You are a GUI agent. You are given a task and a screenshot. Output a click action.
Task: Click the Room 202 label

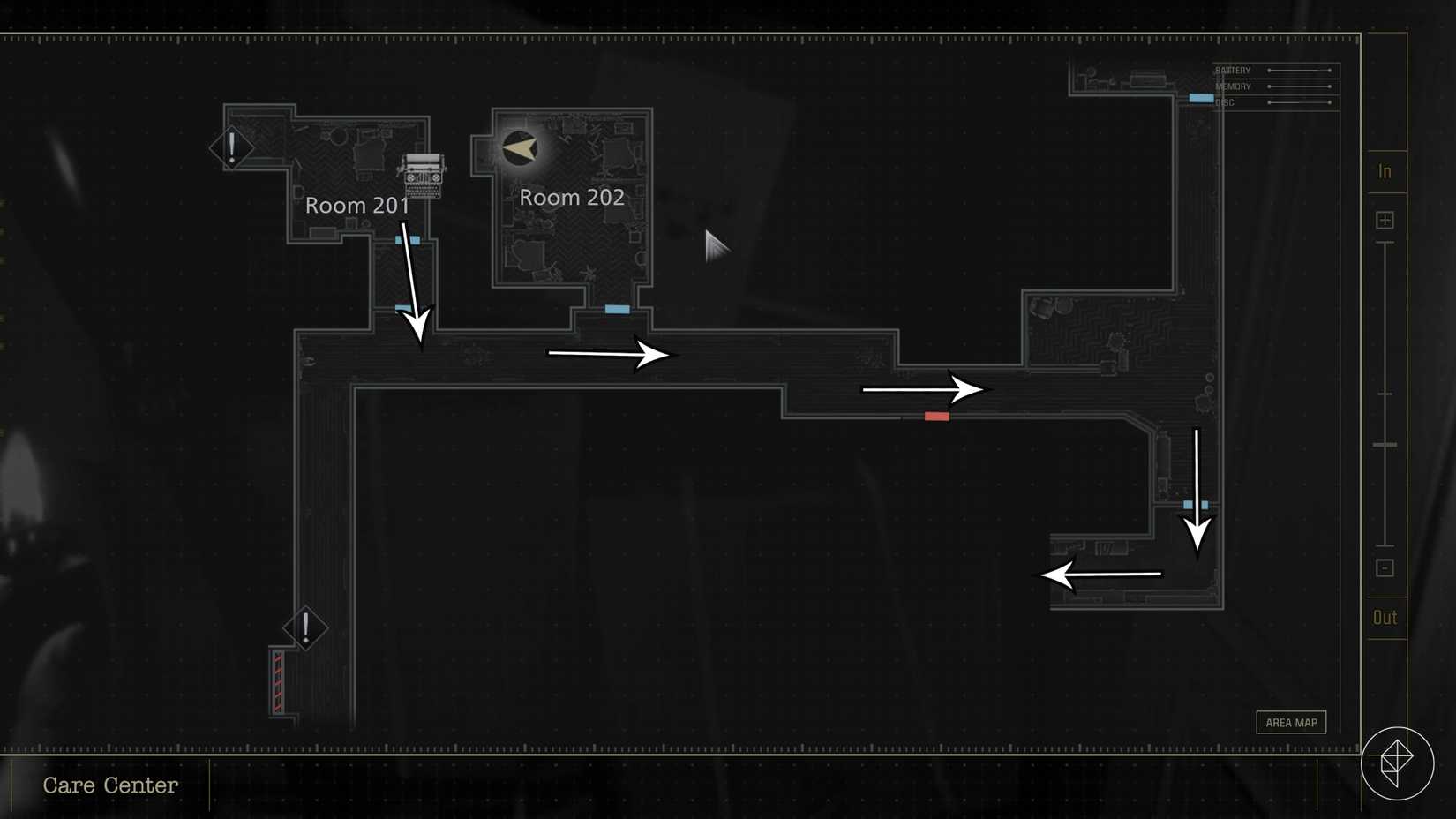[571, 198]
